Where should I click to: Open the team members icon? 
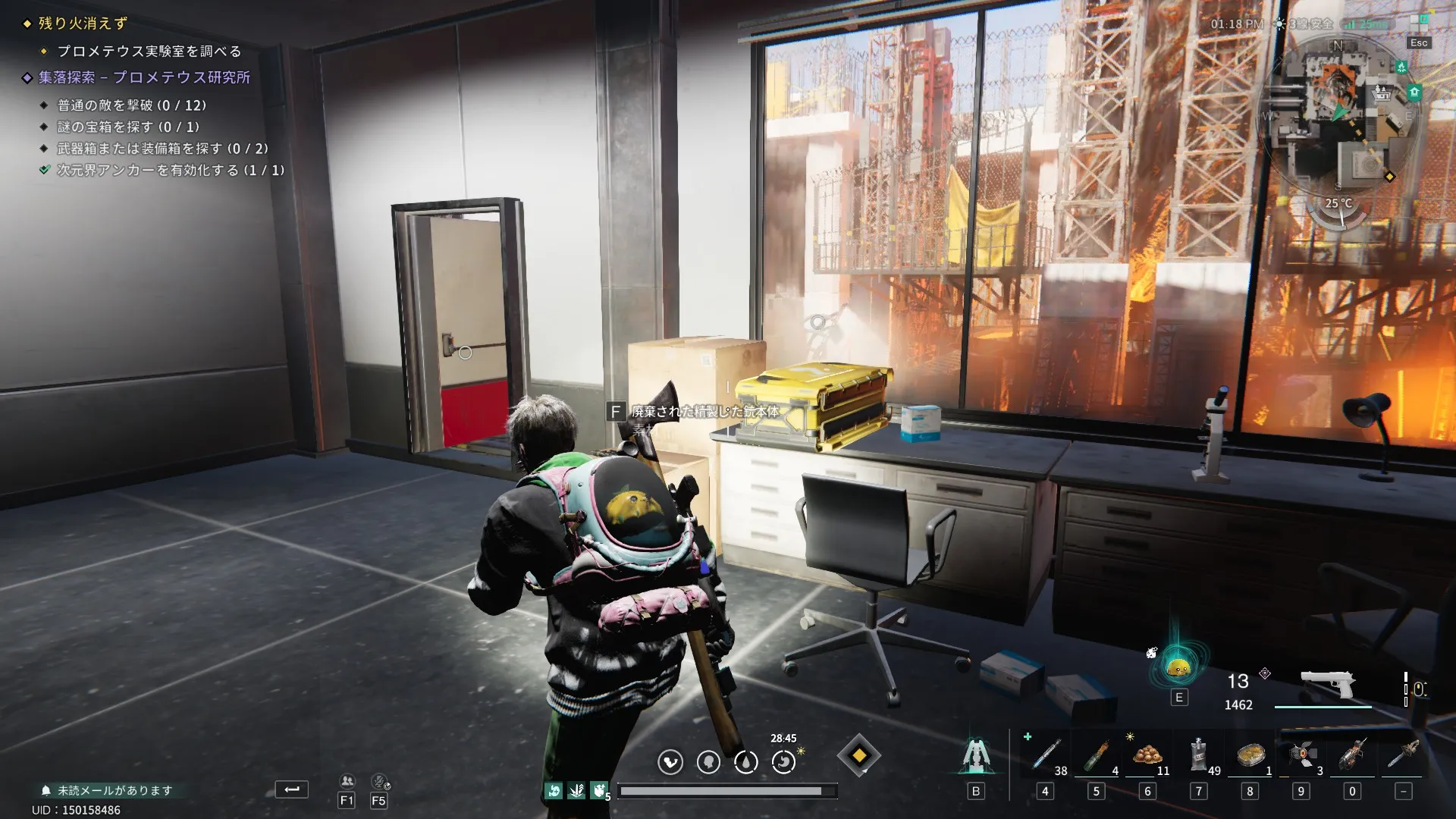tap(347, 782)
